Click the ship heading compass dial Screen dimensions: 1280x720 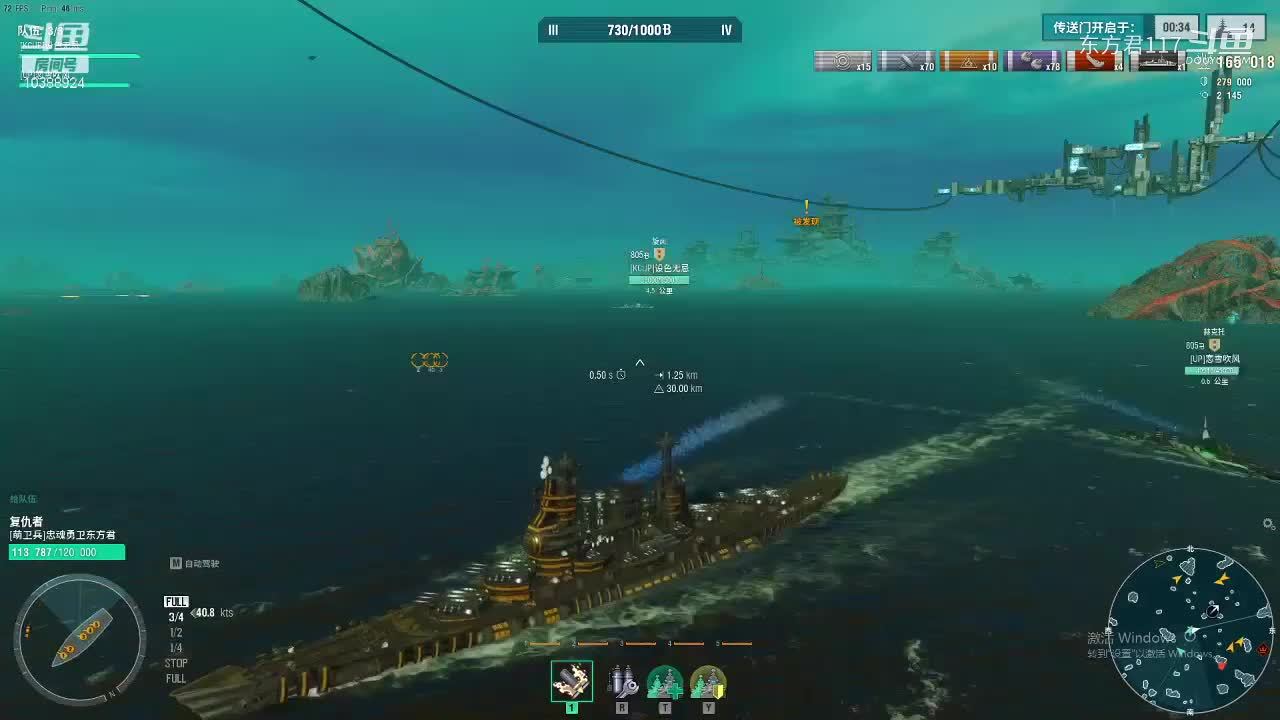coord(80,639)
